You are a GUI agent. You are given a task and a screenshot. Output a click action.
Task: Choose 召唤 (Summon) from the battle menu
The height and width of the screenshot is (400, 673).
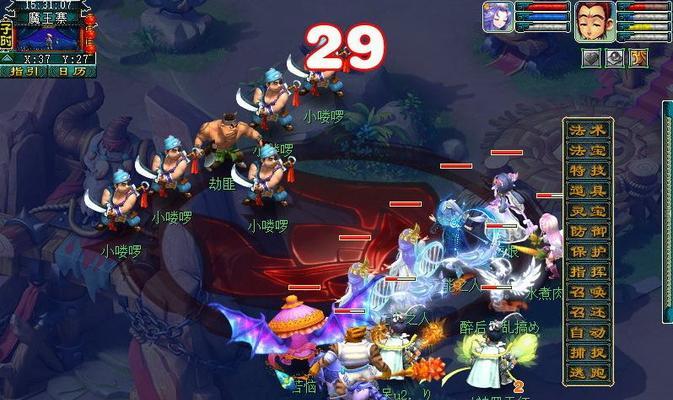[x=587, y=291]
